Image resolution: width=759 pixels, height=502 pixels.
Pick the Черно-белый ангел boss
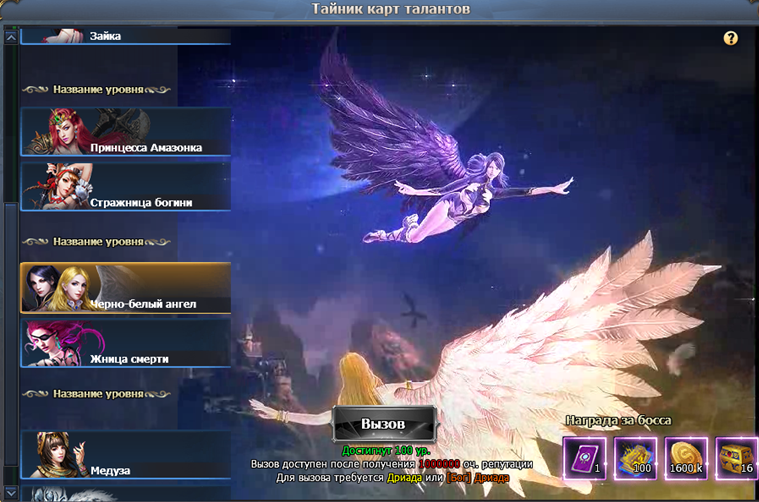coord(125,288)
